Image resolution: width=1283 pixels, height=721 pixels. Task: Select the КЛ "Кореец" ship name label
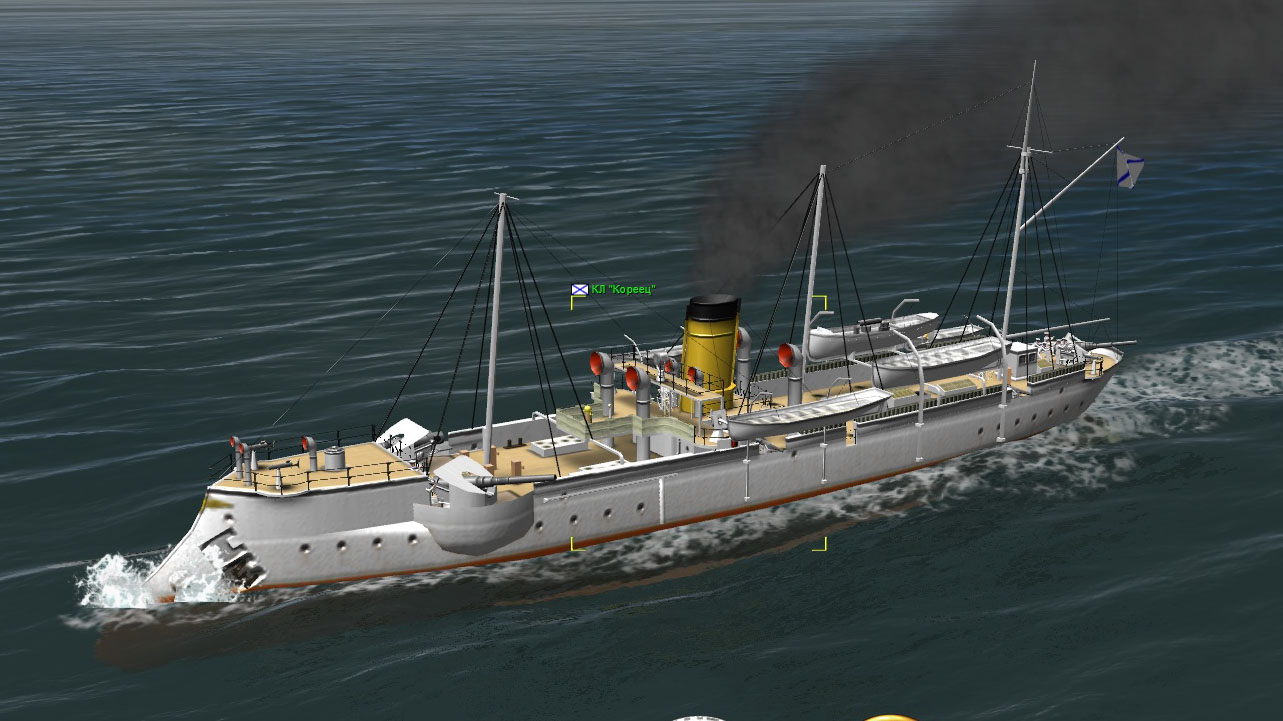pos(623,289)
